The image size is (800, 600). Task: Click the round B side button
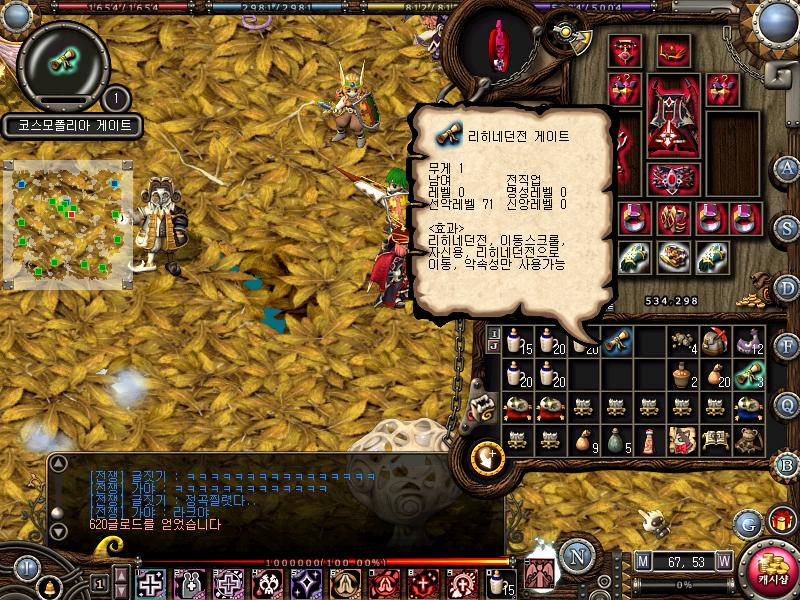tap(787, 463)
